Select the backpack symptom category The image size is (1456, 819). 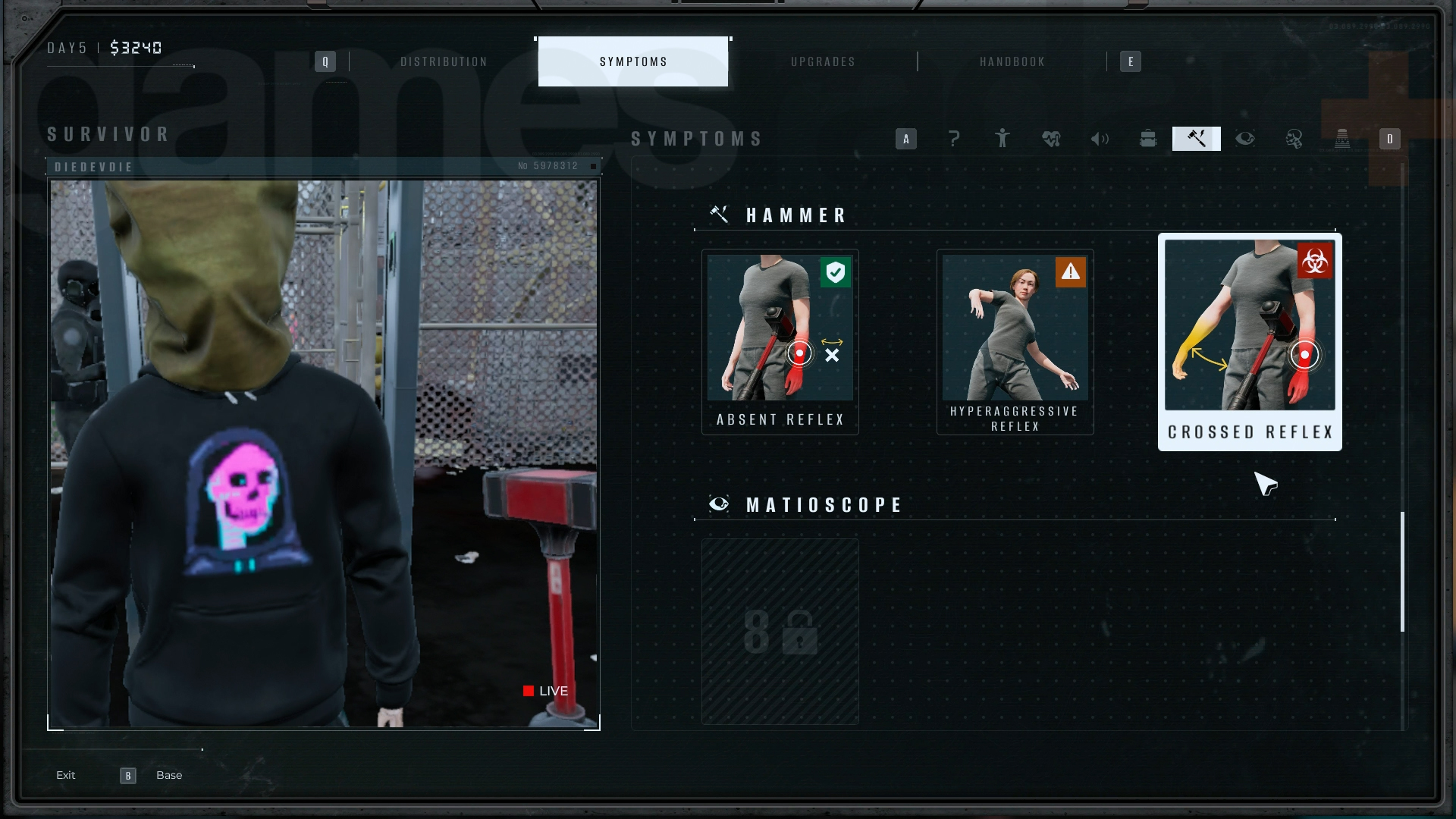click(1148, 139)
